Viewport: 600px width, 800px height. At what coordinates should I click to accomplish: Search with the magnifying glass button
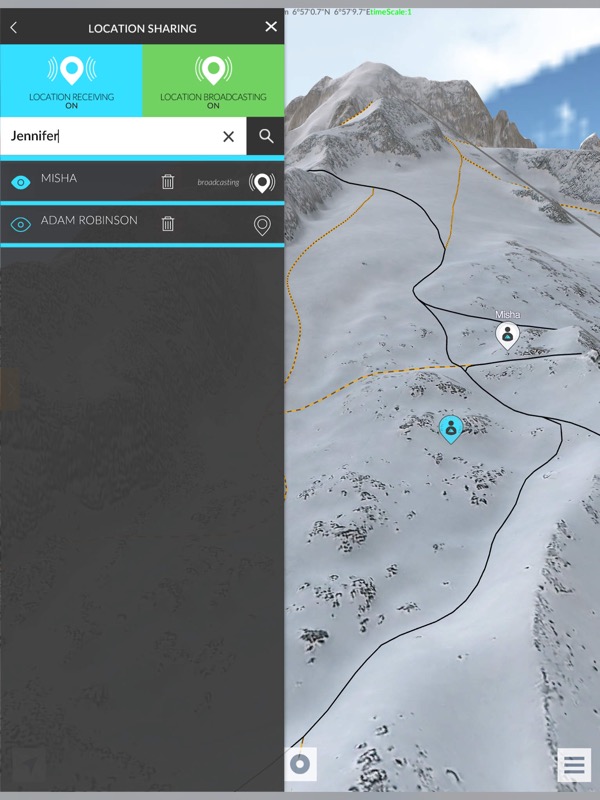[x=266, y=136]
